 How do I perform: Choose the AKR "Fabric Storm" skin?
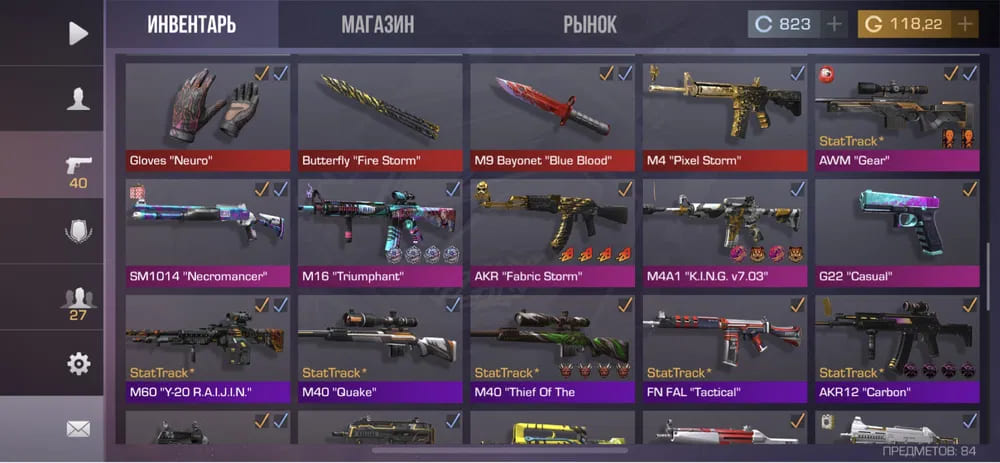[x=552, y=232]
